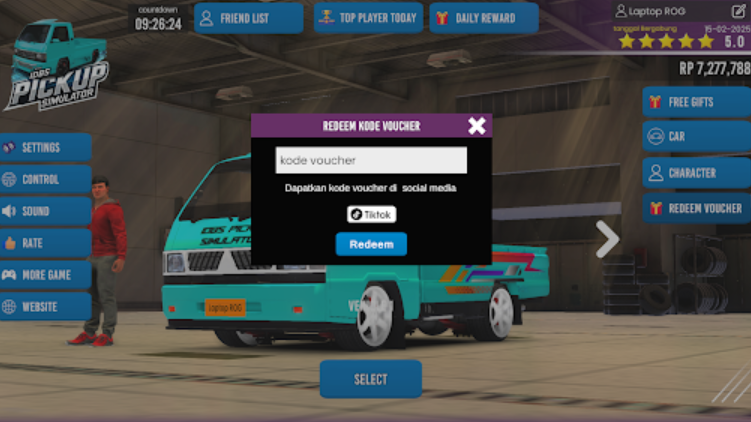
Task: Open the Tiktok social media link
Action: pyautogui.click(x=371, y=214)
